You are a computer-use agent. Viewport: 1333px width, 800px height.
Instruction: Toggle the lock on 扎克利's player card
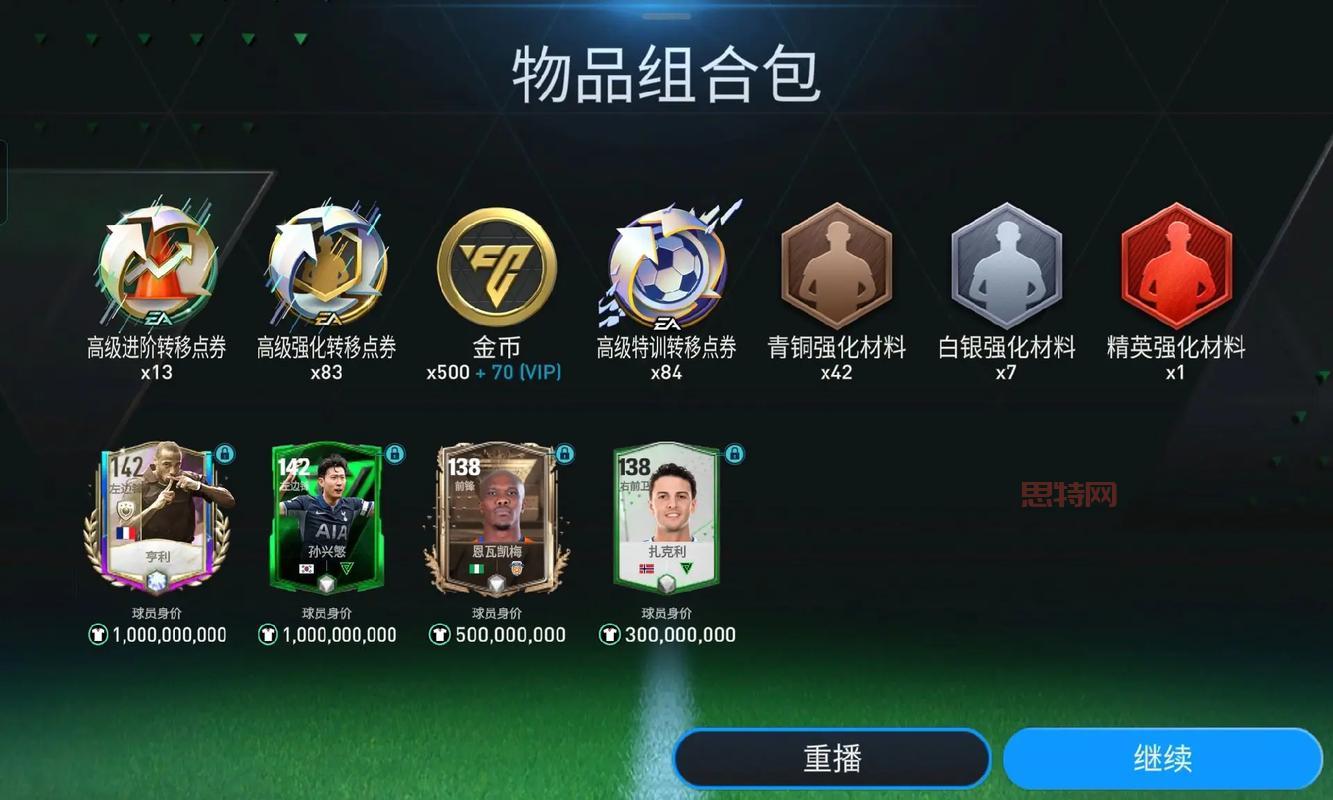pyautogui.click(x=734, y=455)
